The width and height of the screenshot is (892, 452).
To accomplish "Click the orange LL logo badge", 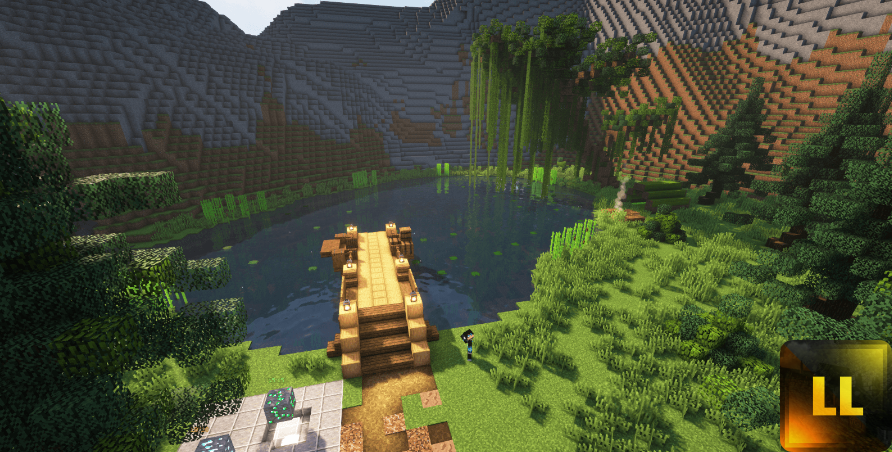I will click(836, 395).
